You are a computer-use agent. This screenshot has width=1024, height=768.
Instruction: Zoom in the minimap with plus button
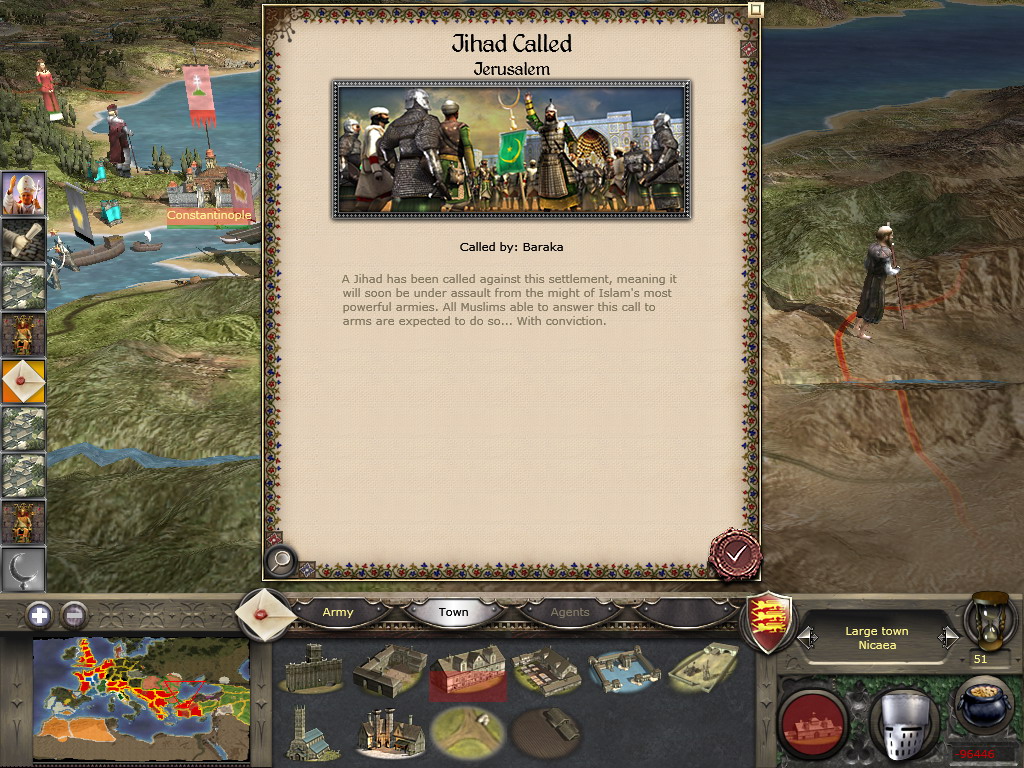point(39,615)
